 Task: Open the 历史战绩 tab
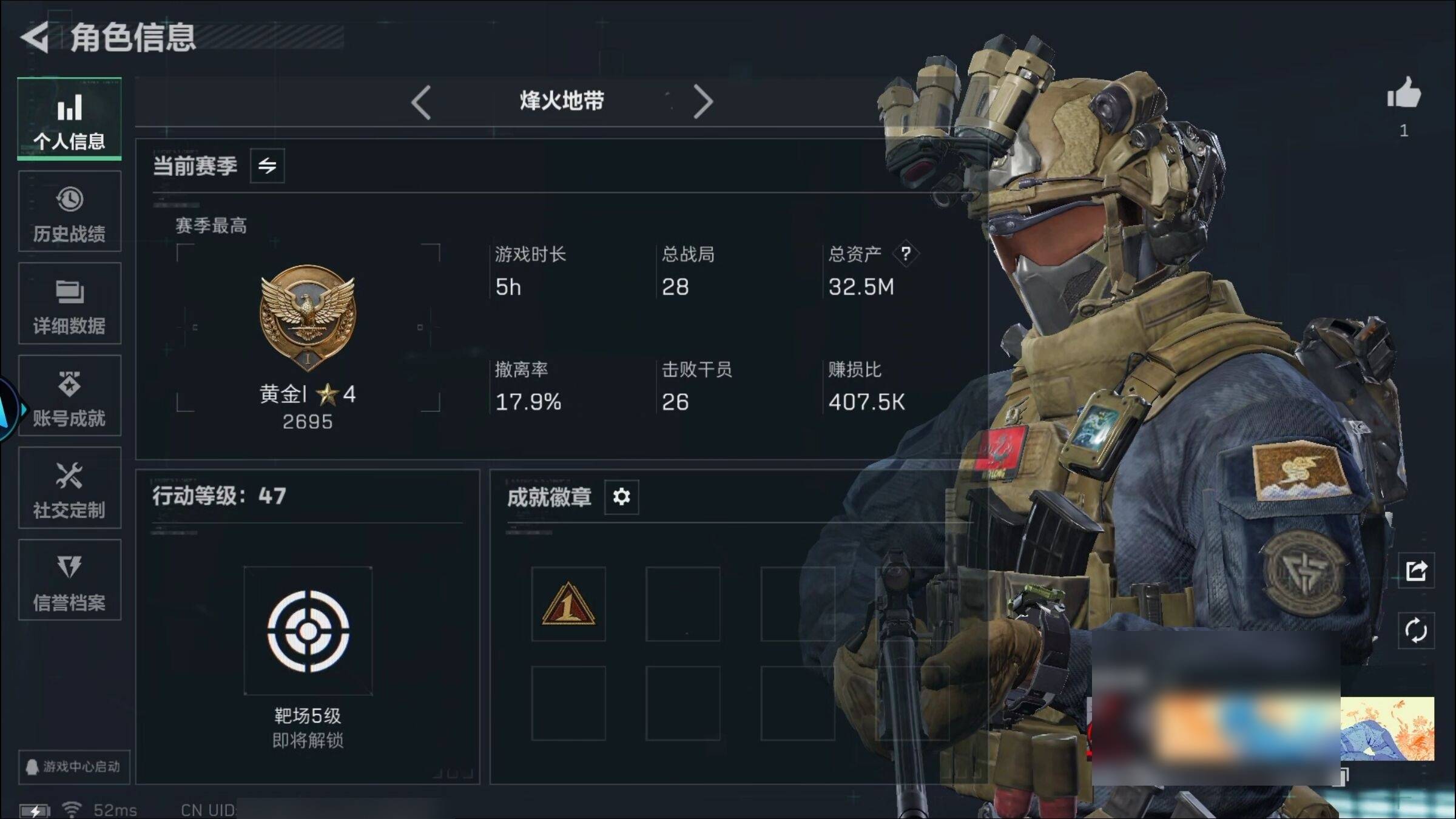coord(69,211)
